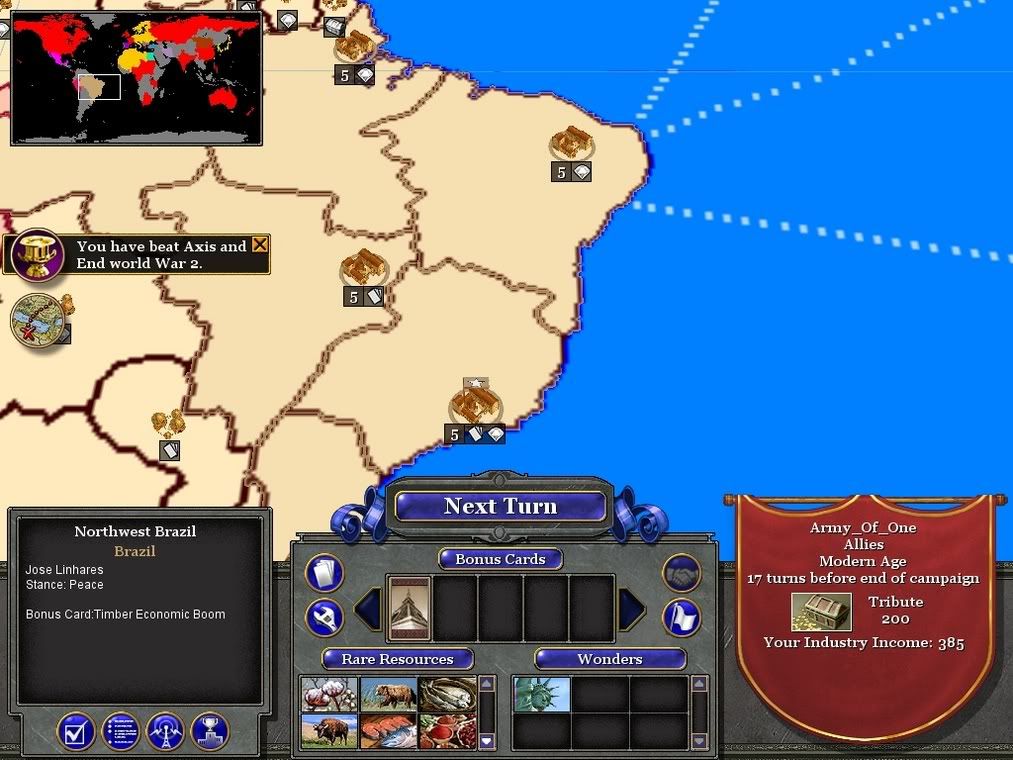Screen dimensions: 1013x760
Task: Open the list icon button
Action: click(121, 731)
